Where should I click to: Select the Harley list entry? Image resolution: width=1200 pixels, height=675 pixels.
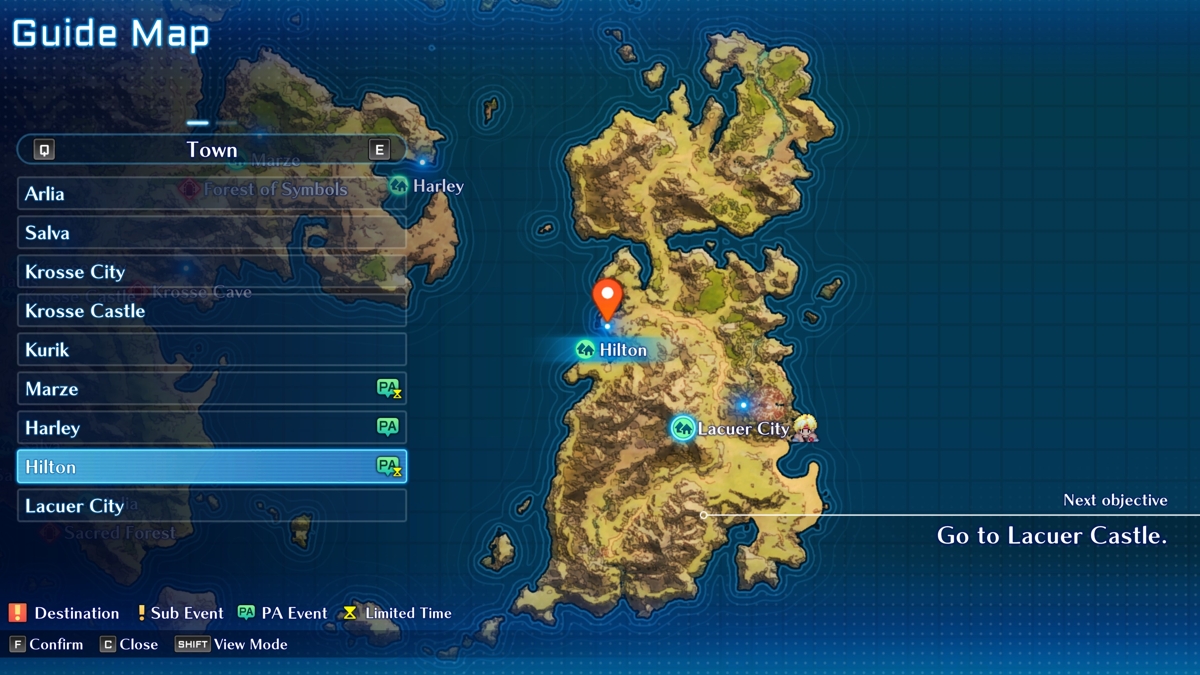click(x=212, y=428)
